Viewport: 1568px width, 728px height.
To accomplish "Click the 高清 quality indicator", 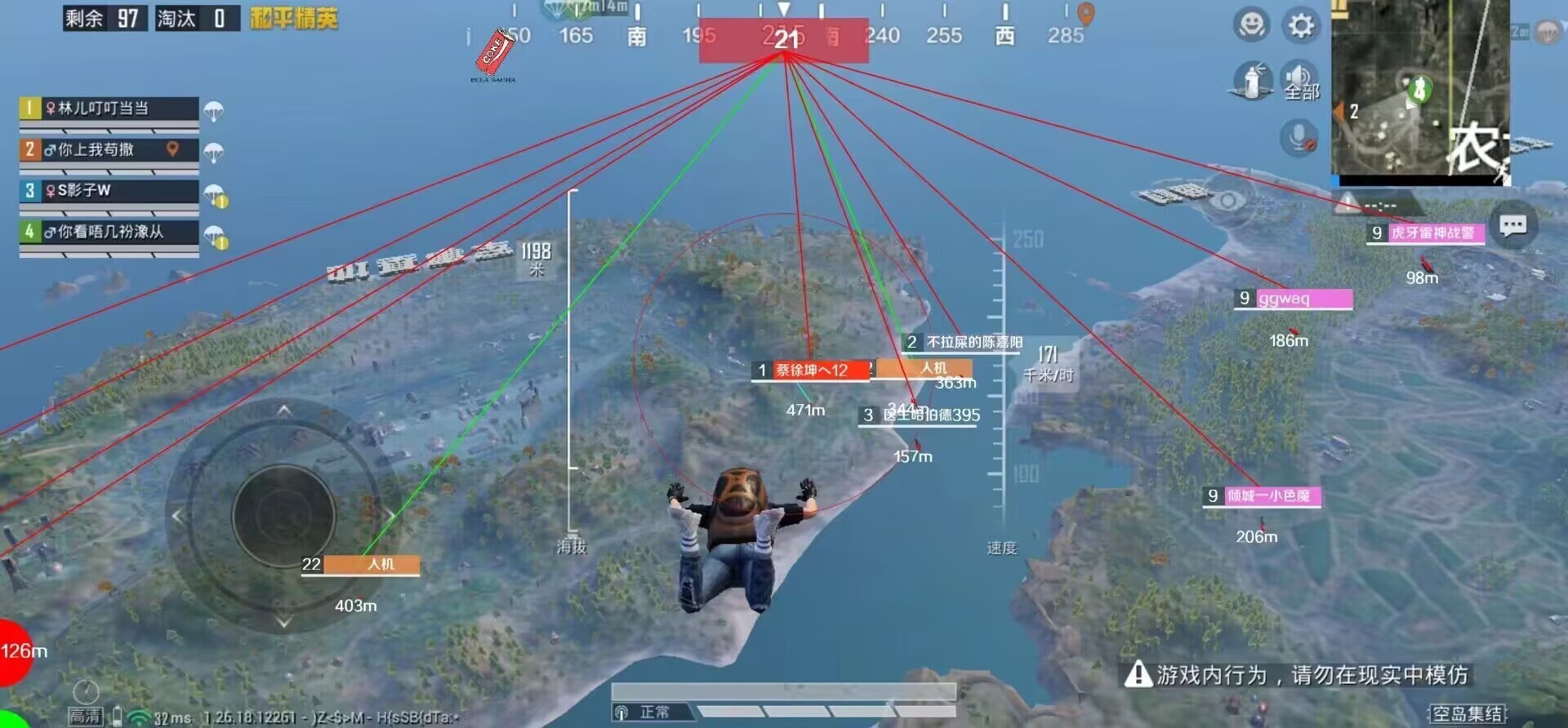I will pos(85,716).
